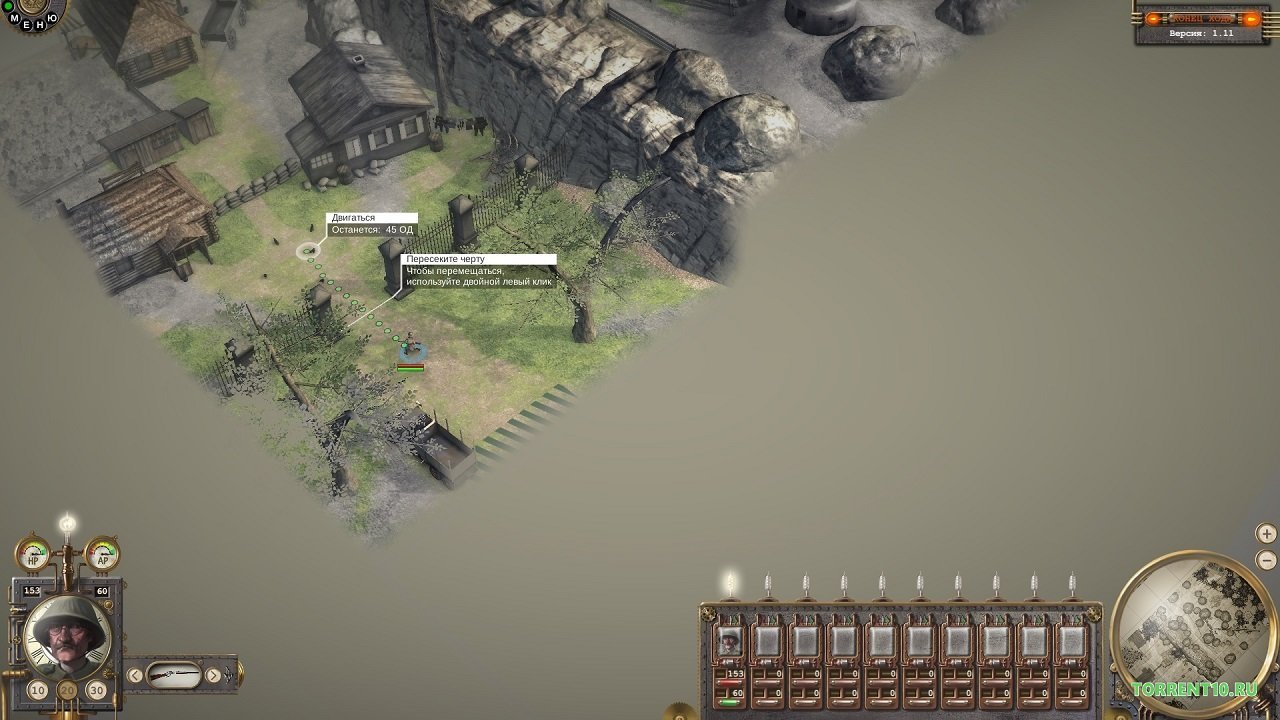1280x720 pixels.
Task: Choose the 20 action points button
Action: coord(68,690)
